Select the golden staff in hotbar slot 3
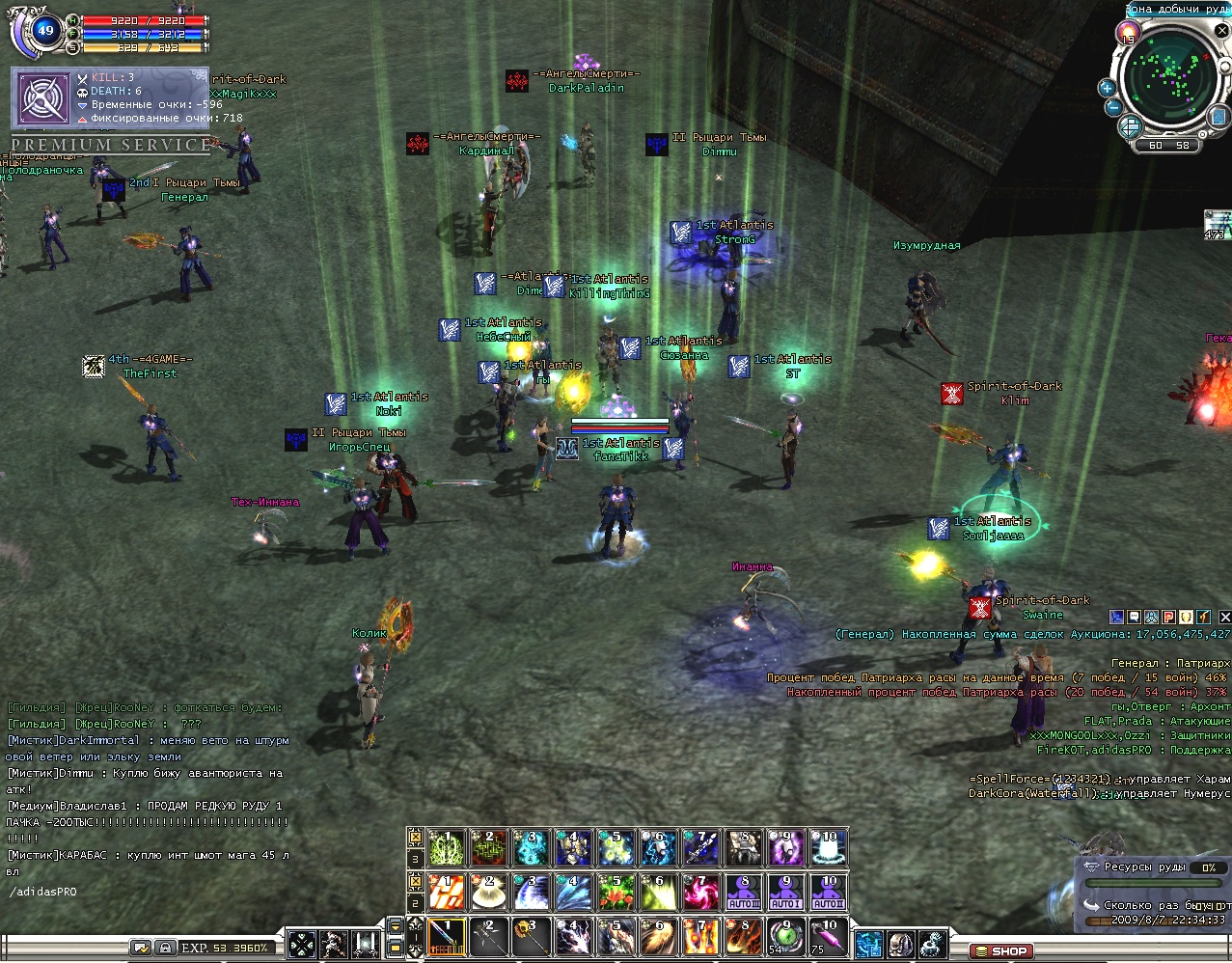This screenshot has height=963, width=1232. [x=532, y=938]
